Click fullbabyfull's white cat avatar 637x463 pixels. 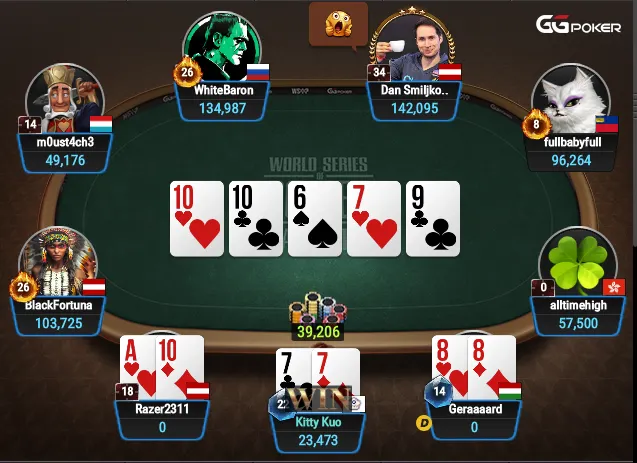pos(571,100)
